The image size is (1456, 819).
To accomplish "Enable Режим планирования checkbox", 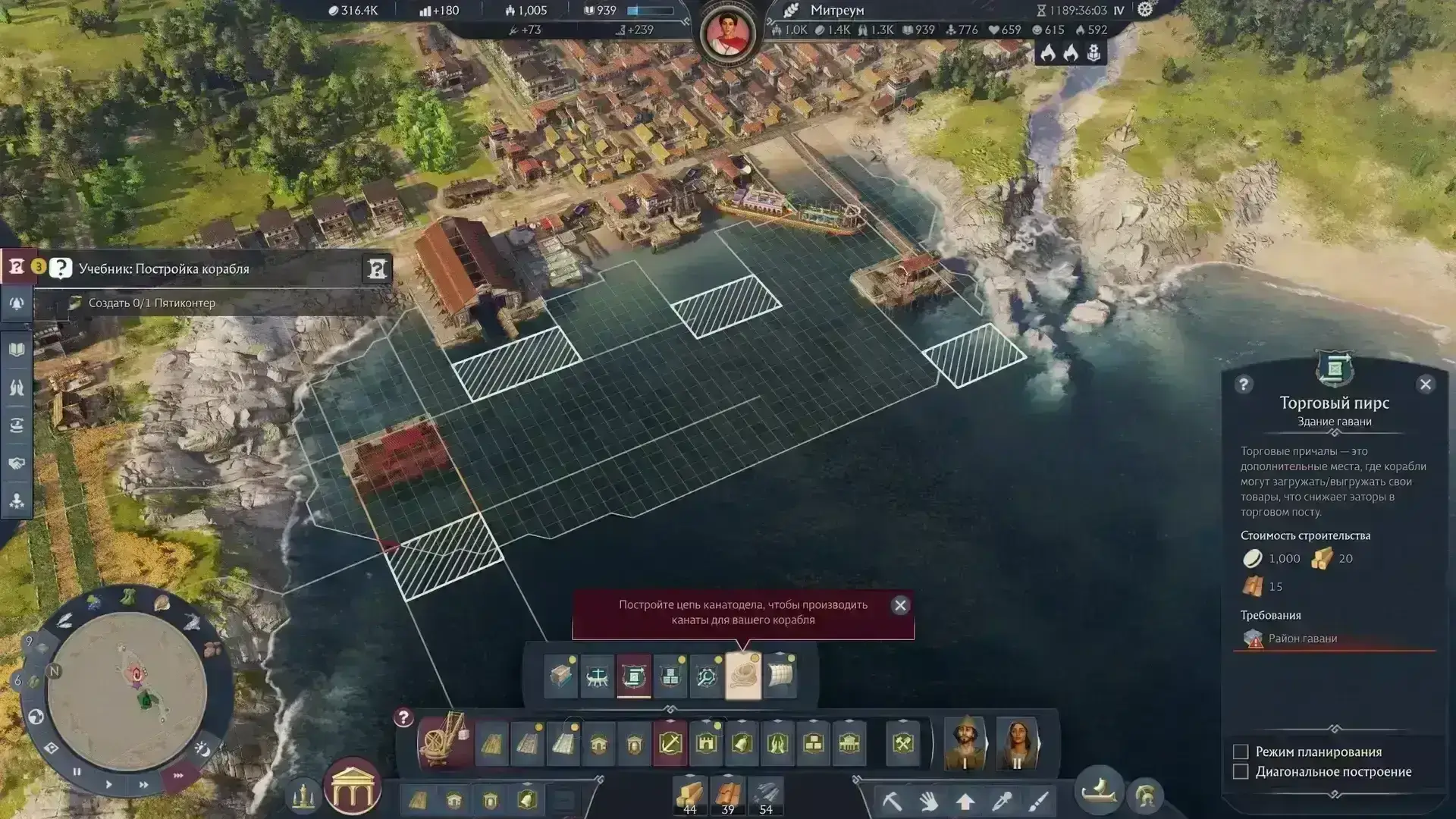I will [x=1241, y=752].
